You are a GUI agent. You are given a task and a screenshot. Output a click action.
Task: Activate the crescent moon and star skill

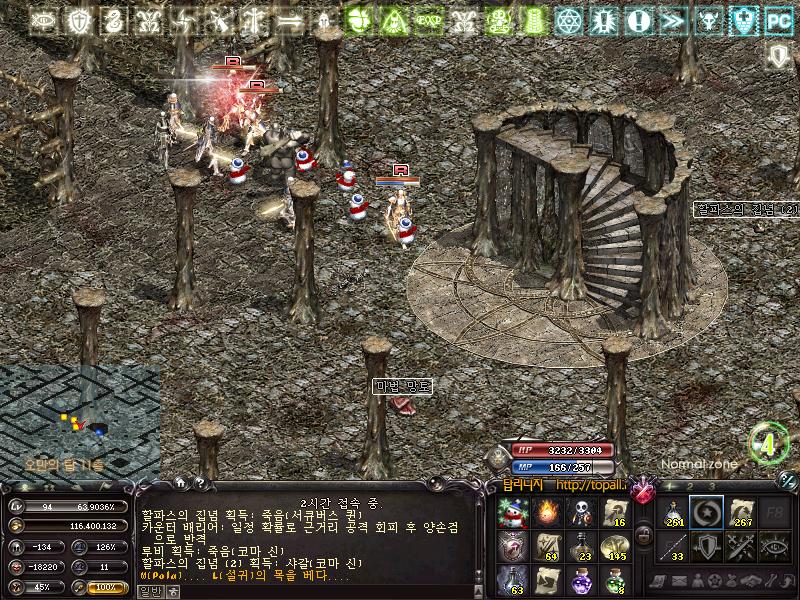[706, 513]
